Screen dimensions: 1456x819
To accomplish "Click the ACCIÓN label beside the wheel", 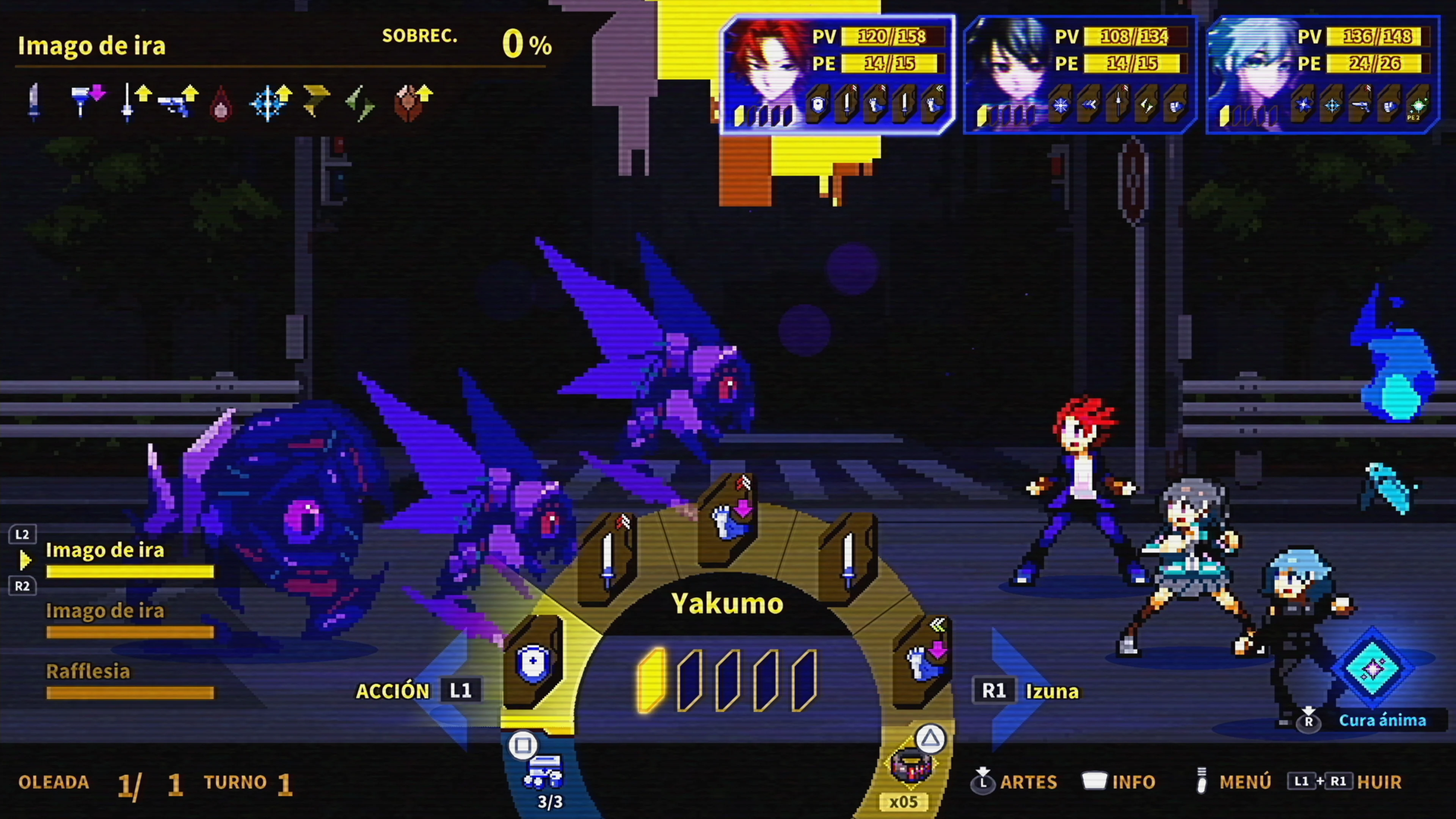I will [393, 691].
